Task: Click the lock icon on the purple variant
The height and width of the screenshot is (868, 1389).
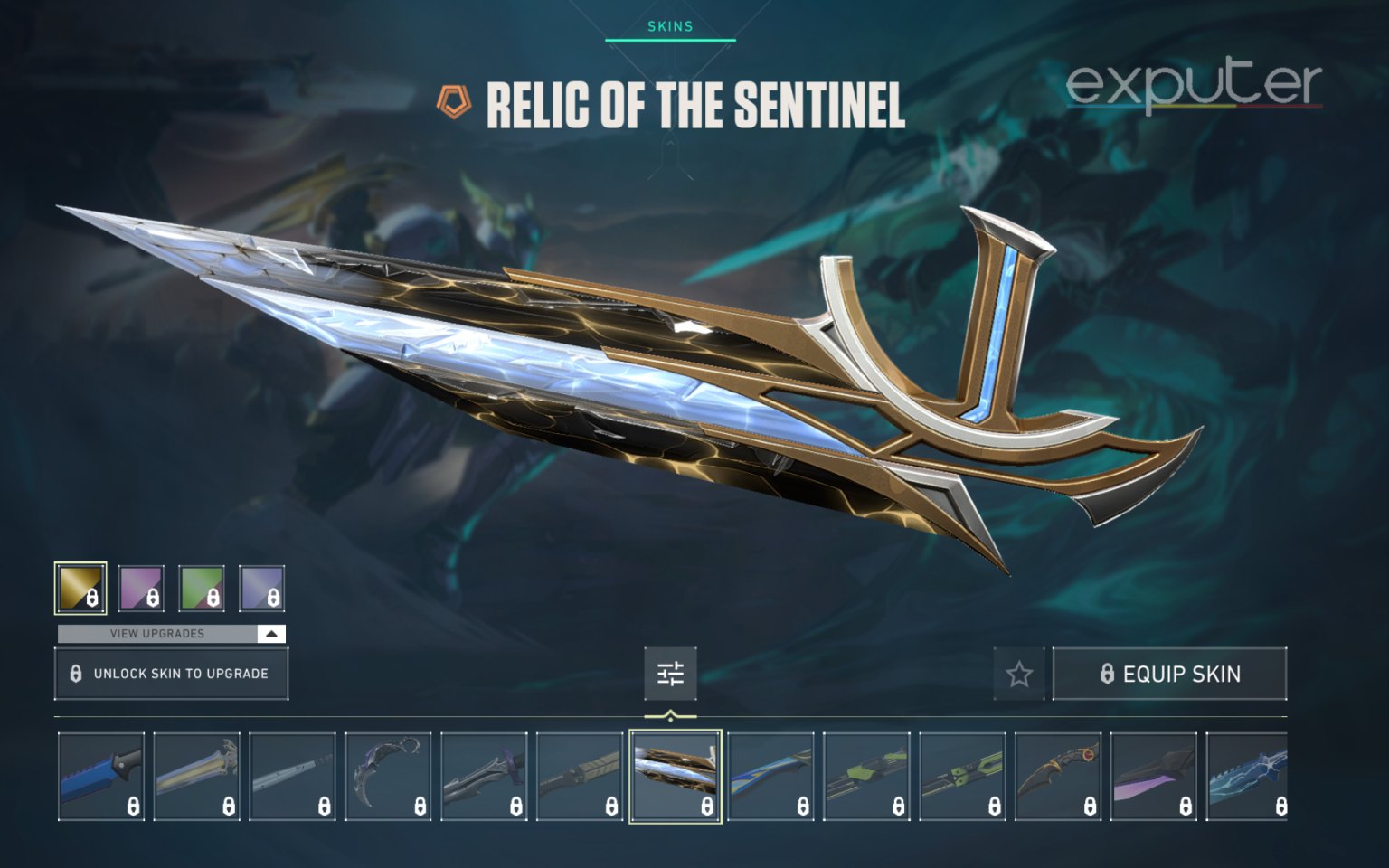Action: pos(152,596)
